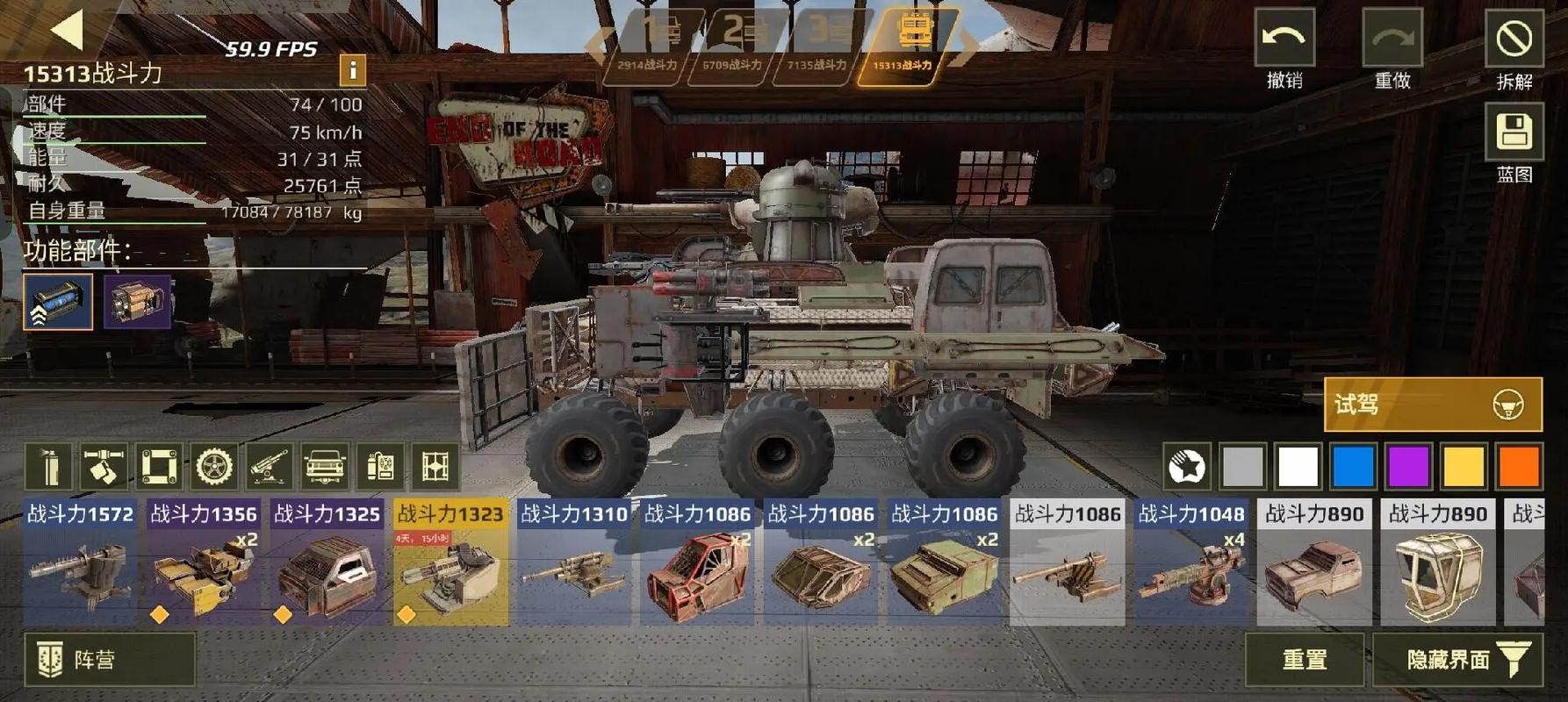Screen dimensions: 1568x702
Task: Go back with the arrow button
Action: [67, 29]
